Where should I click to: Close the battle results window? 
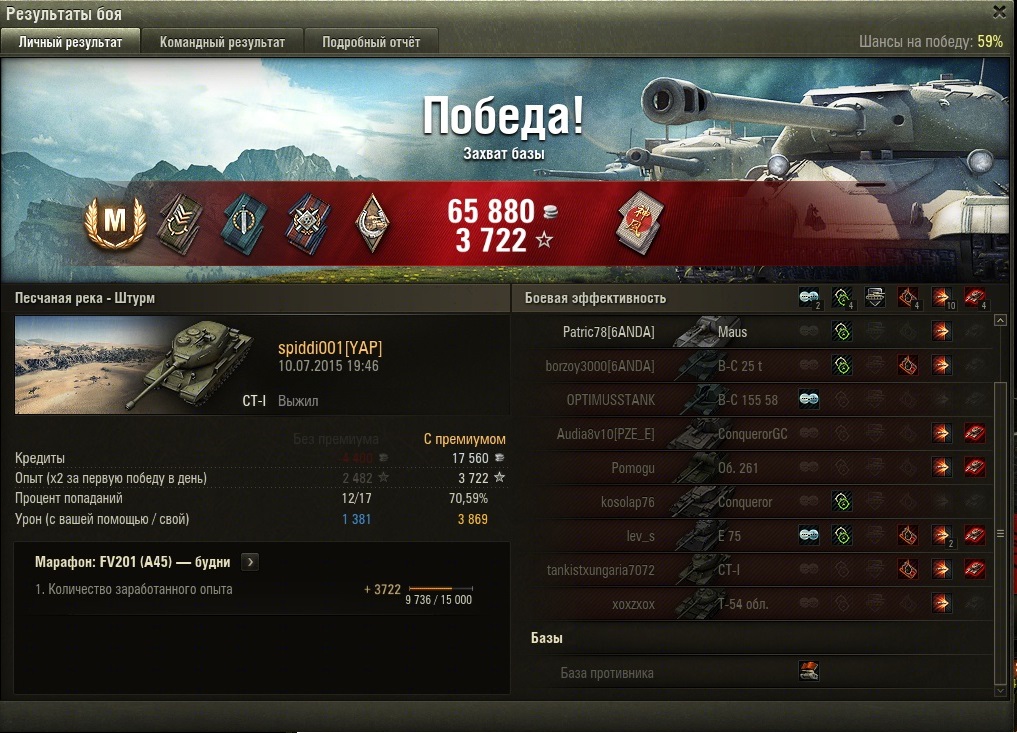tap(999, 12)
